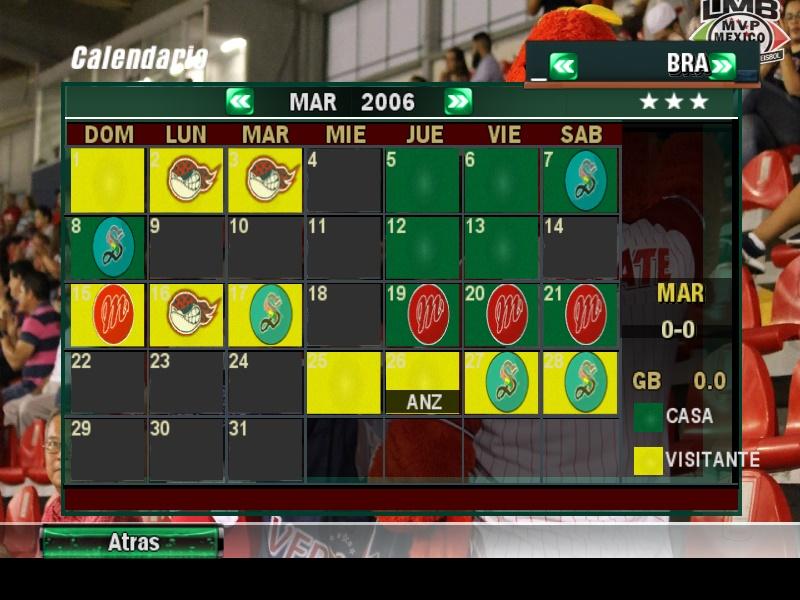Open the March 19 home game
The width and height of the screenshot is (800, 600).
pyautogui.click(x=422, y=315)
